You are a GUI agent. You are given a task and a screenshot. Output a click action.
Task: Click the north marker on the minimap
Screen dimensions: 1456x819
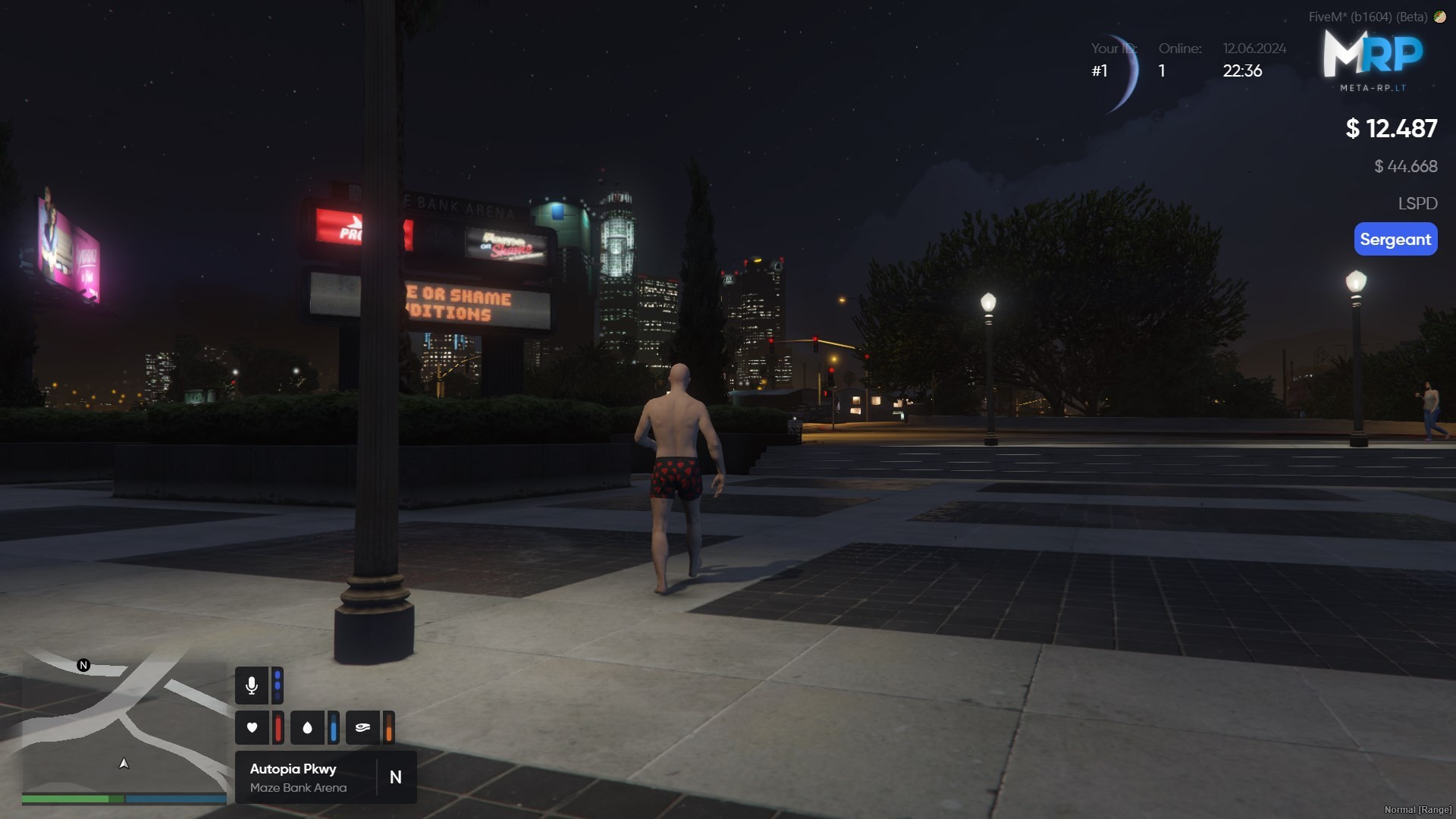tap(83, 665)
